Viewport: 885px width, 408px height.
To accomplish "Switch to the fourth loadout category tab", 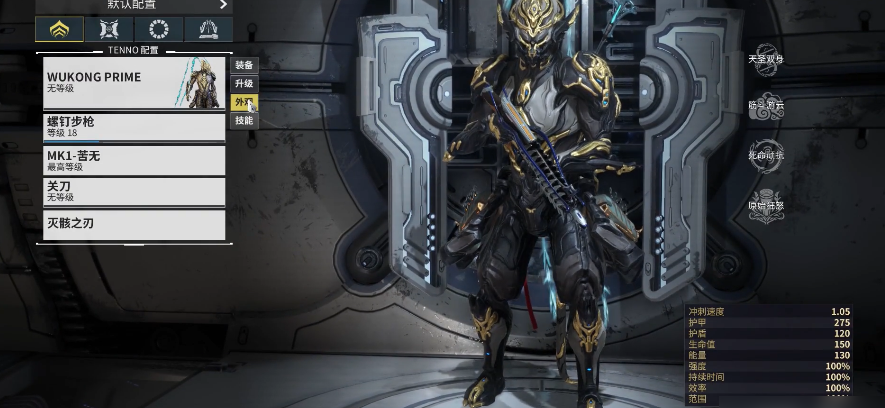I will pyautogui.click(x=208, y=29).
